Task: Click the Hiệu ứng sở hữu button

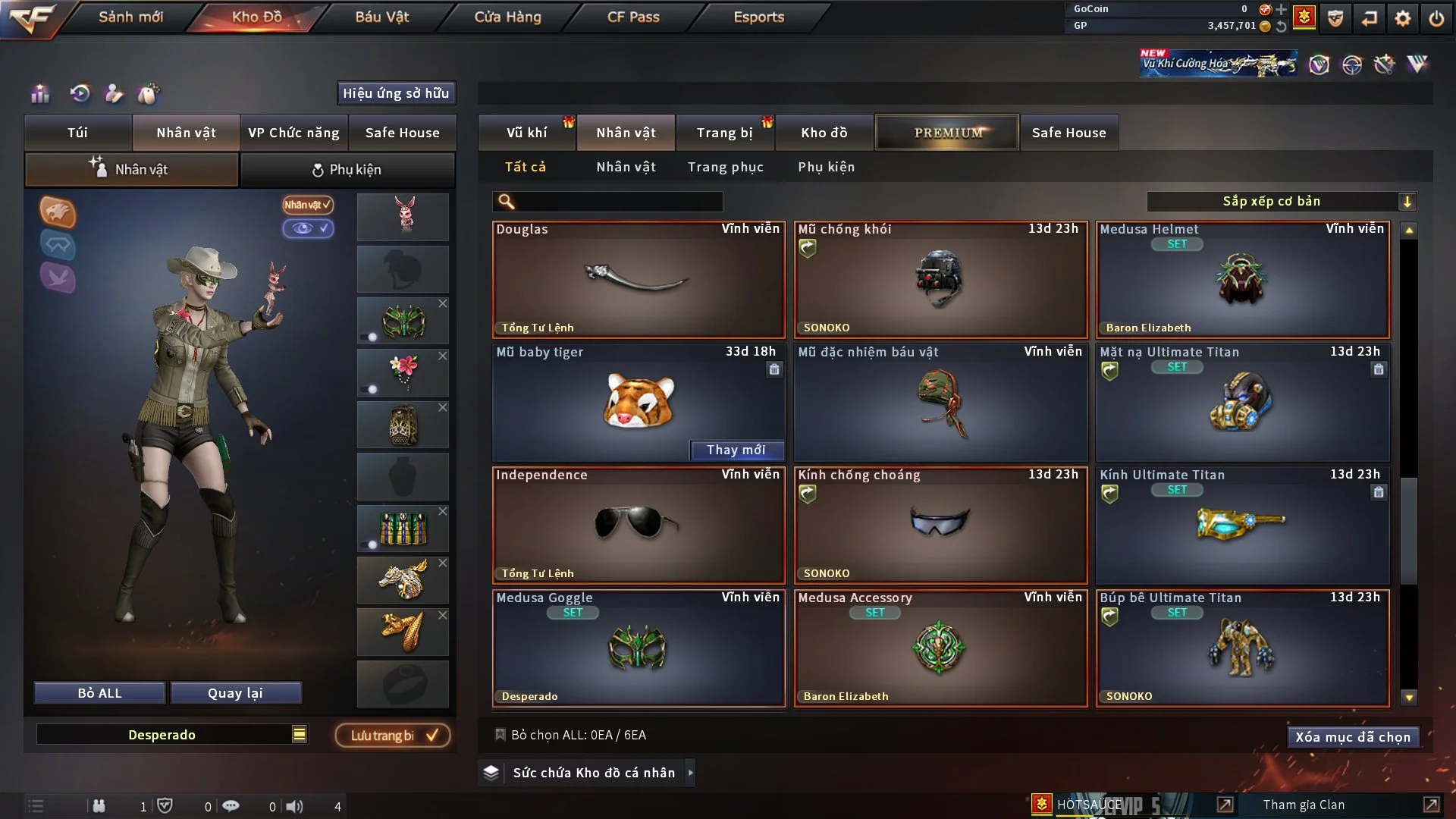Action: coord(396,93)
